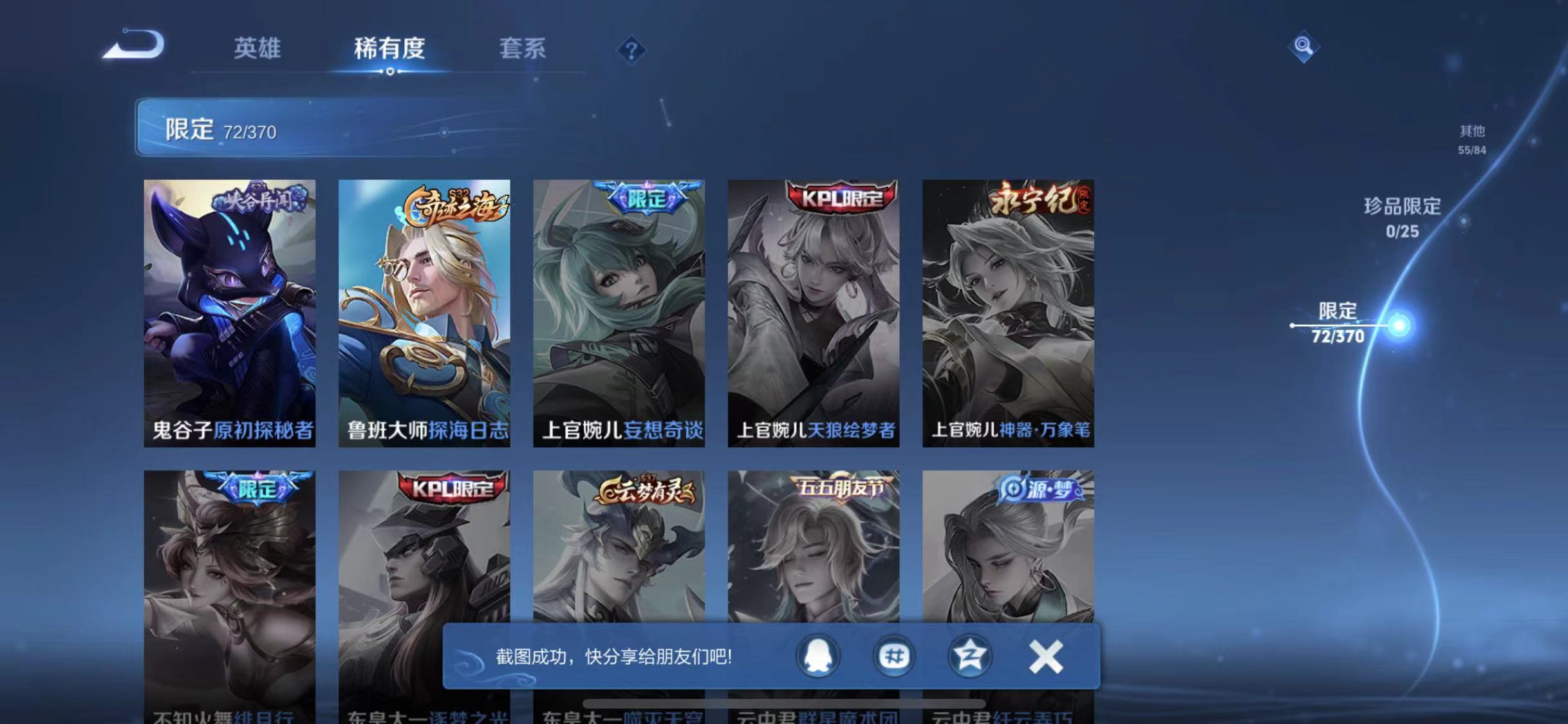Screen dimensions: 1568x724
Task: Switch to the 英雄 tab
Action: coord(257,50)
